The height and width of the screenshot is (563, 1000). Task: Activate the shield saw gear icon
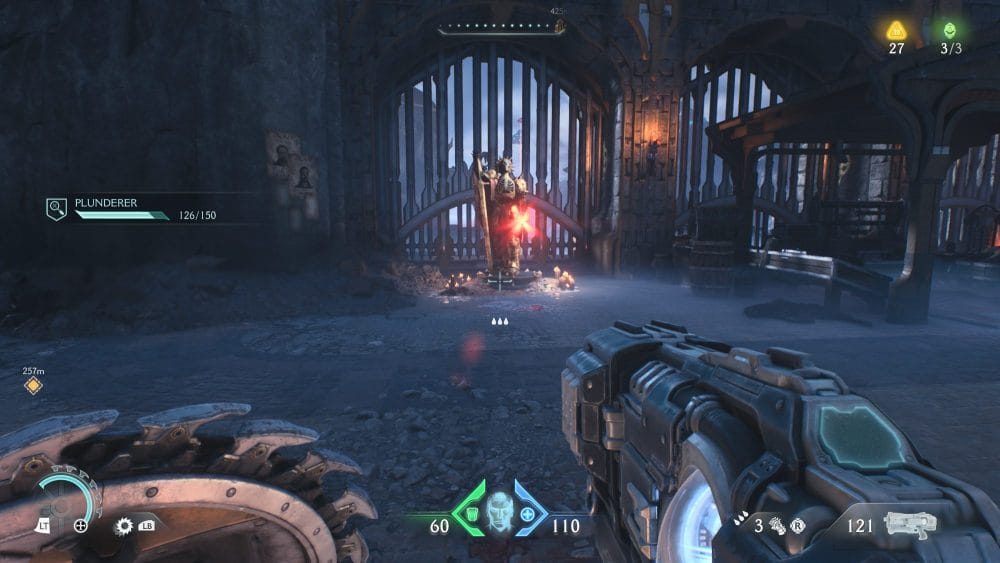[x=124, y=525]
